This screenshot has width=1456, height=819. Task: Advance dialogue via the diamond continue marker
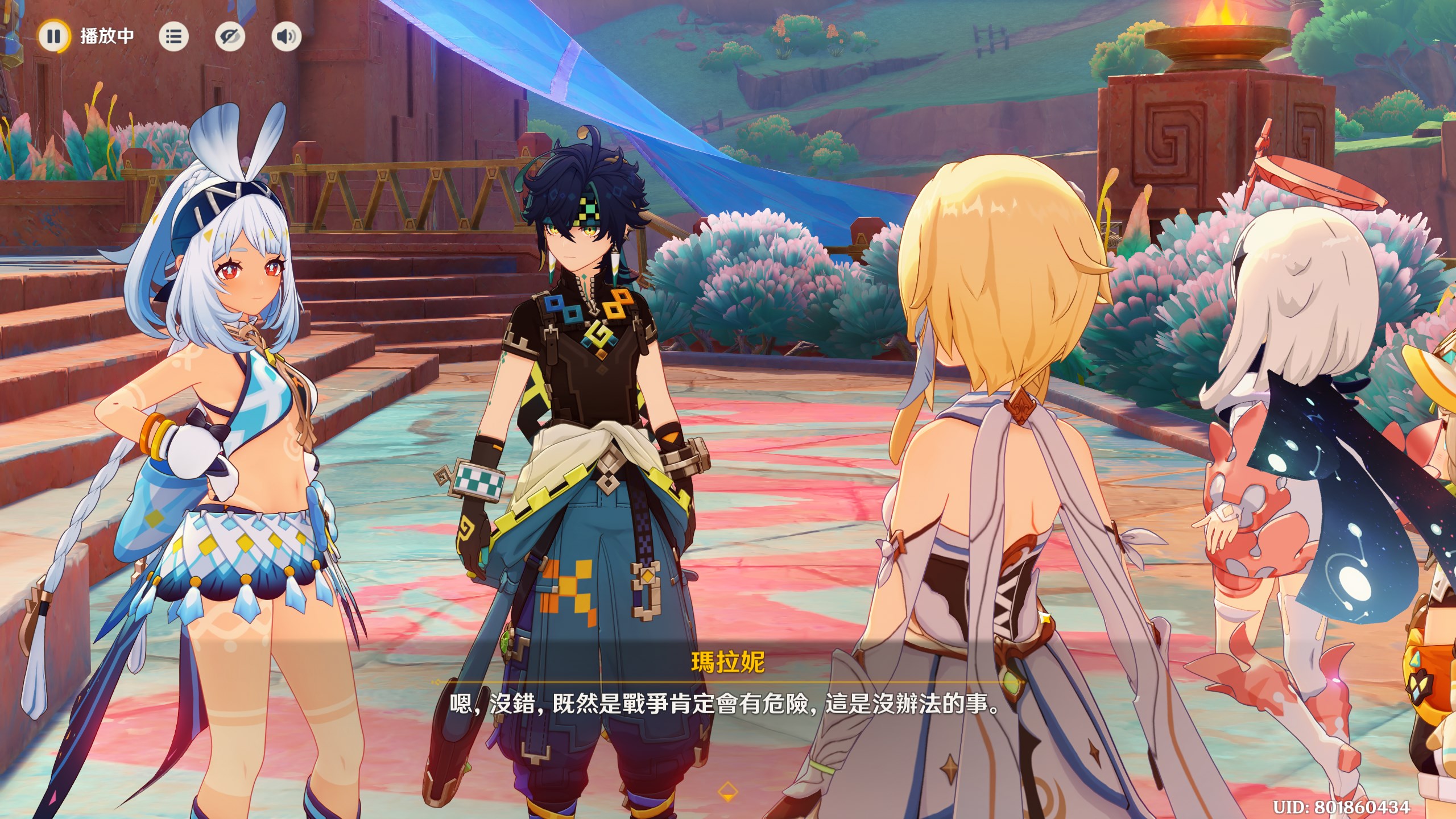coord(728,791)
